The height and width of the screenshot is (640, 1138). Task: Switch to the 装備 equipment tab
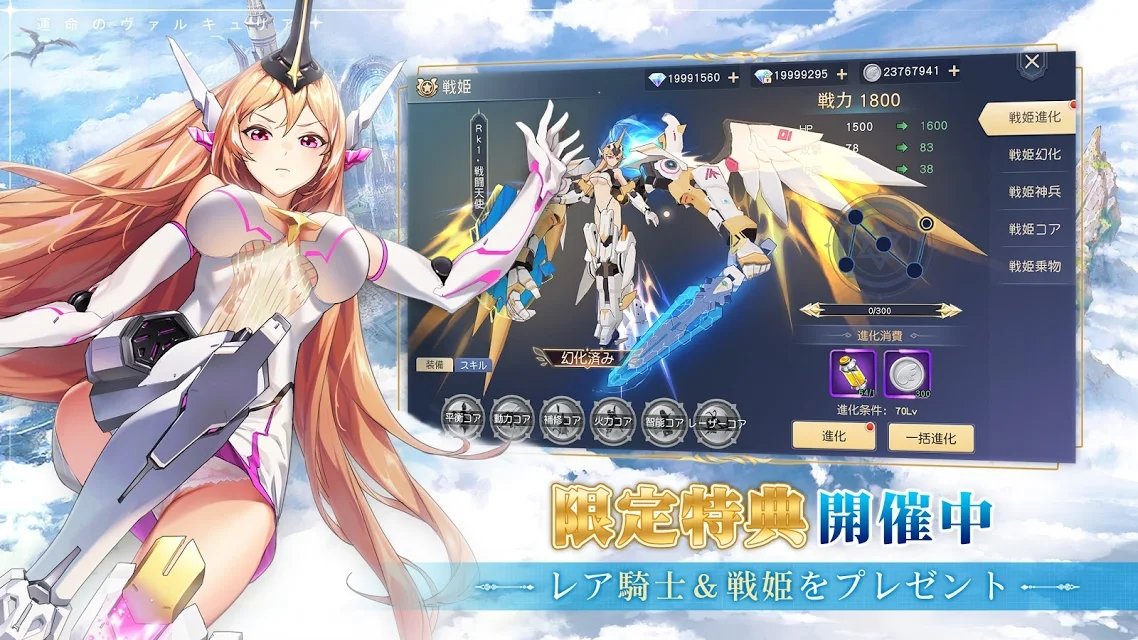pos(435,365)
